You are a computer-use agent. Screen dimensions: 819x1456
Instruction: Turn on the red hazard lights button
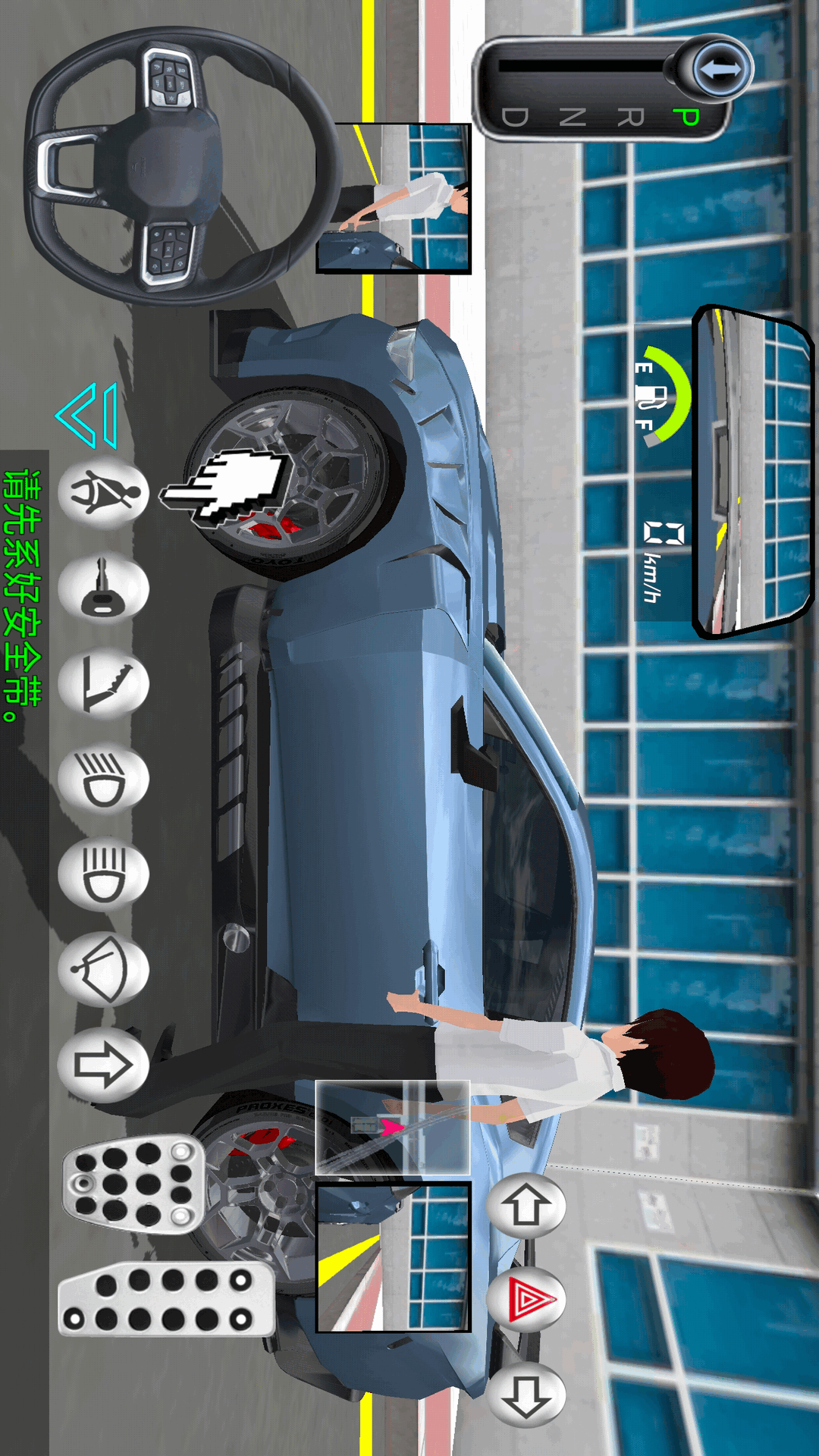coord(526,1300)
